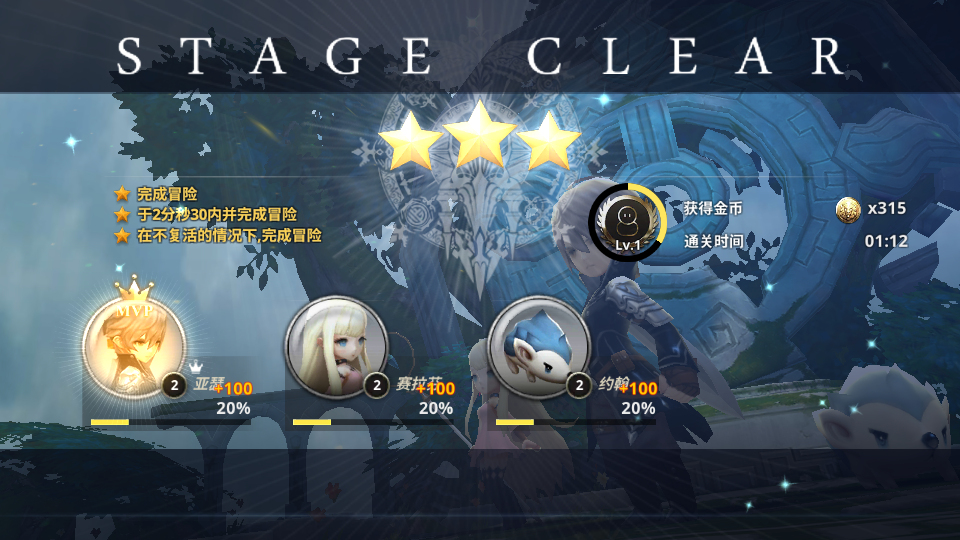Select the MVP hero portrait with crown
This screenshot has height=540, width=960.
133,346
